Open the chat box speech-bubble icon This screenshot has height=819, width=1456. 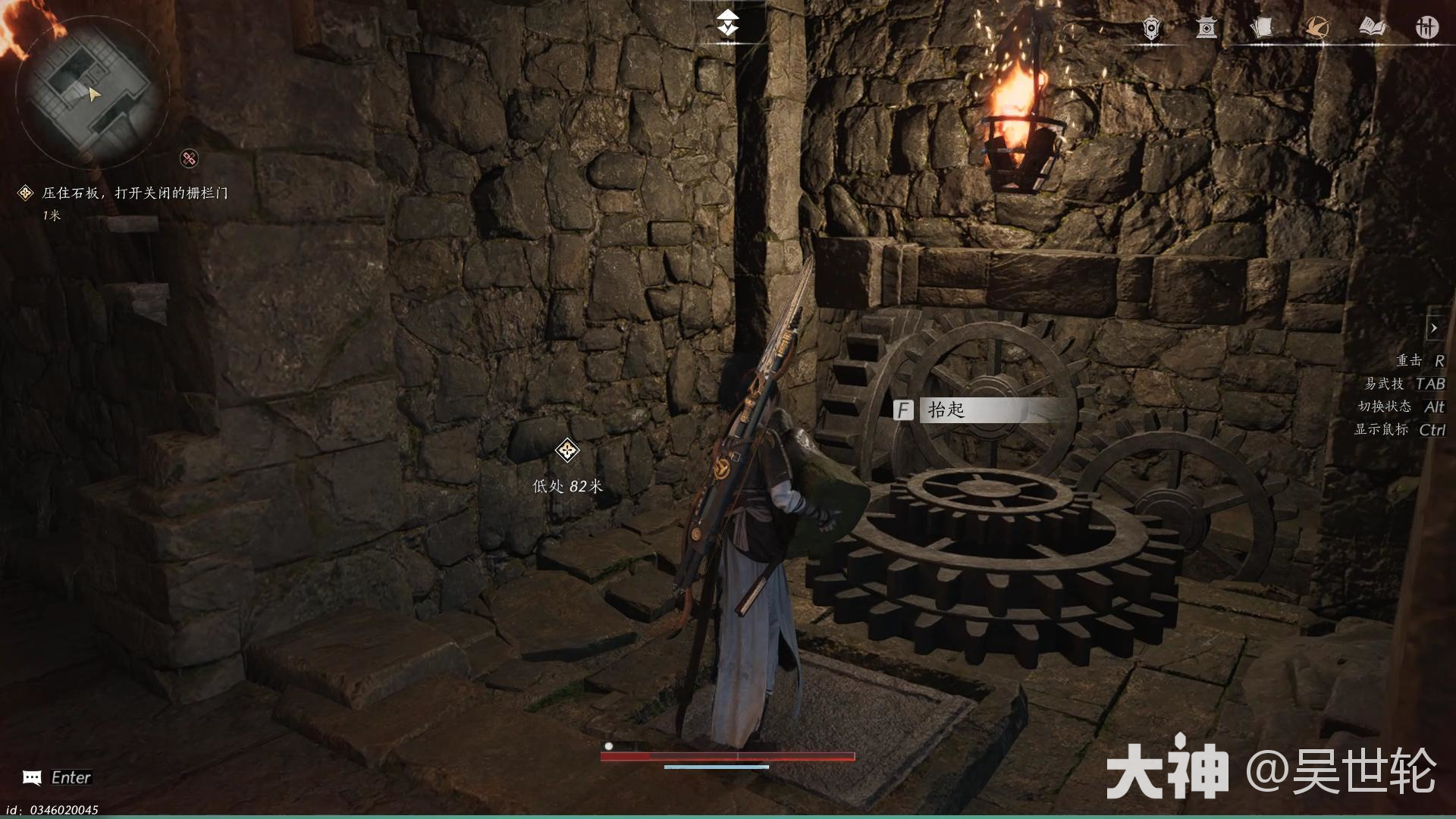point(32,778)
